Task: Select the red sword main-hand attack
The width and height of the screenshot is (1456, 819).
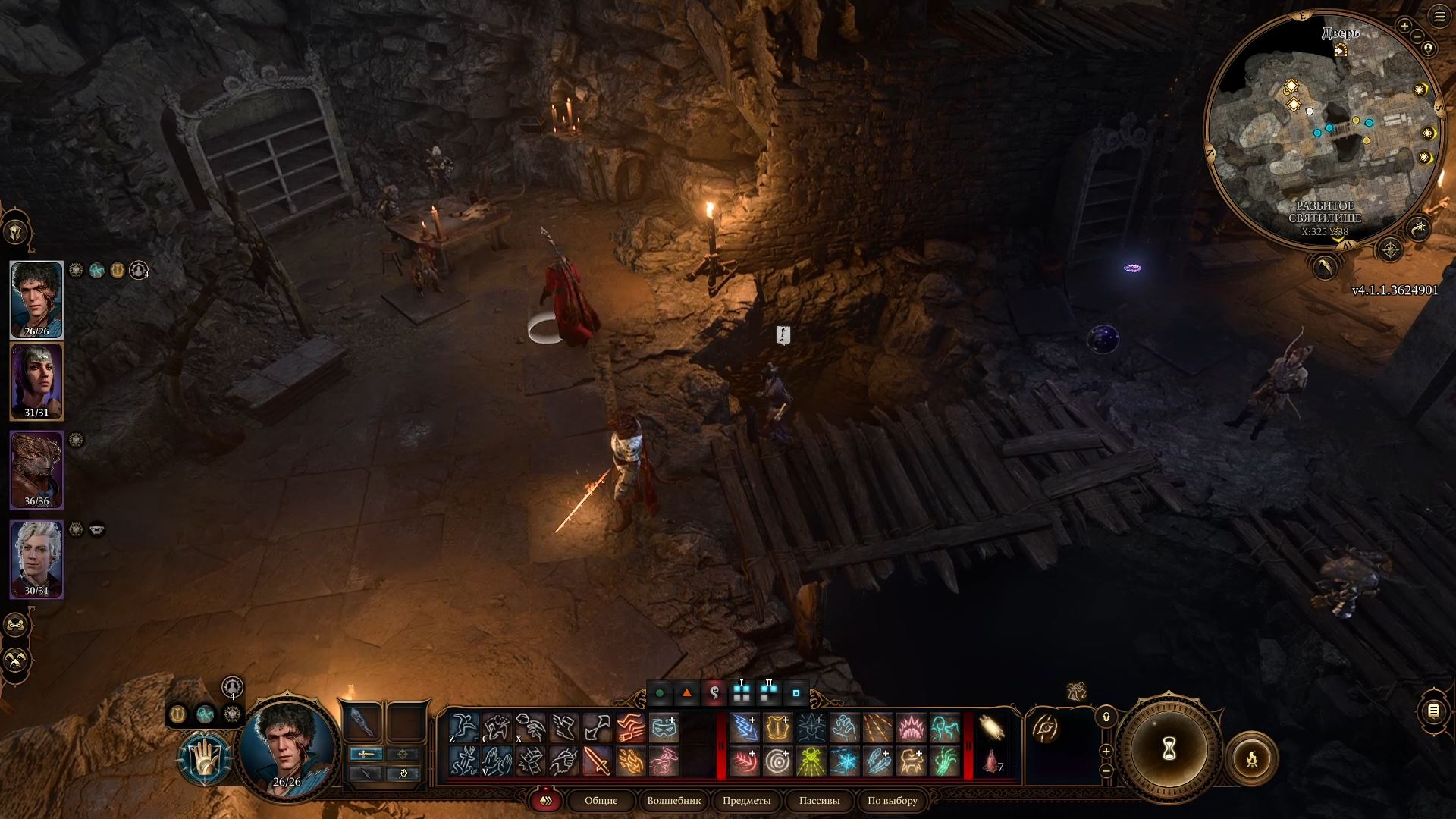Action: click(x=598, y=761)
